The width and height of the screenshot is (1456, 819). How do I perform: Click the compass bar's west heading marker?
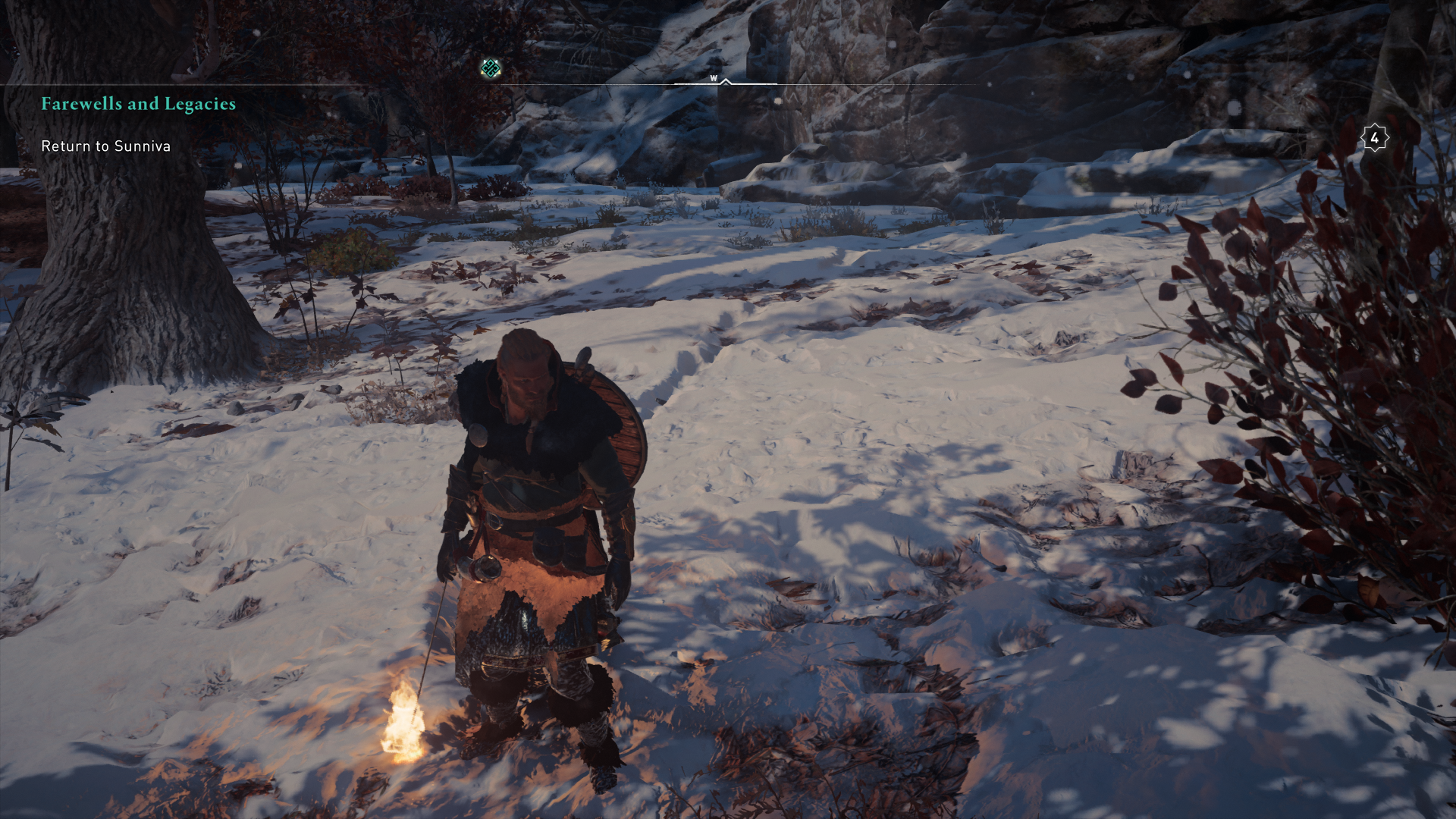[x=714, y=79]
